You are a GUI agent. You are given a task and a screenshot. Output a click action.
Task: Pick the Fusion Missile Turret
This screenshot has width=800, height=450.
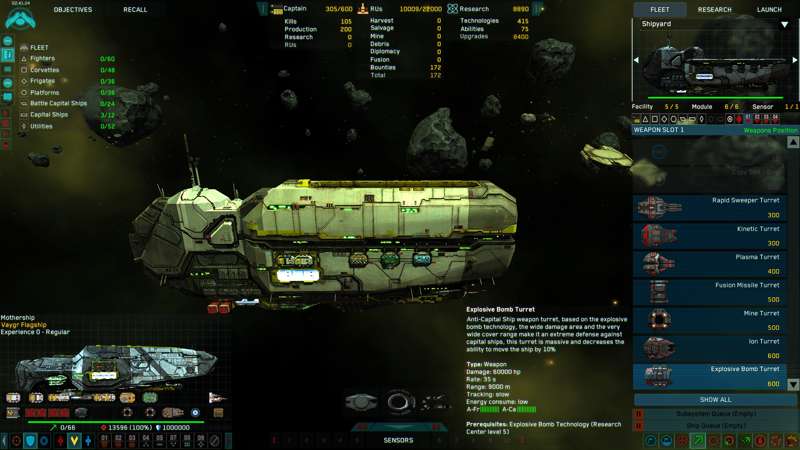(x=710, y=291)
